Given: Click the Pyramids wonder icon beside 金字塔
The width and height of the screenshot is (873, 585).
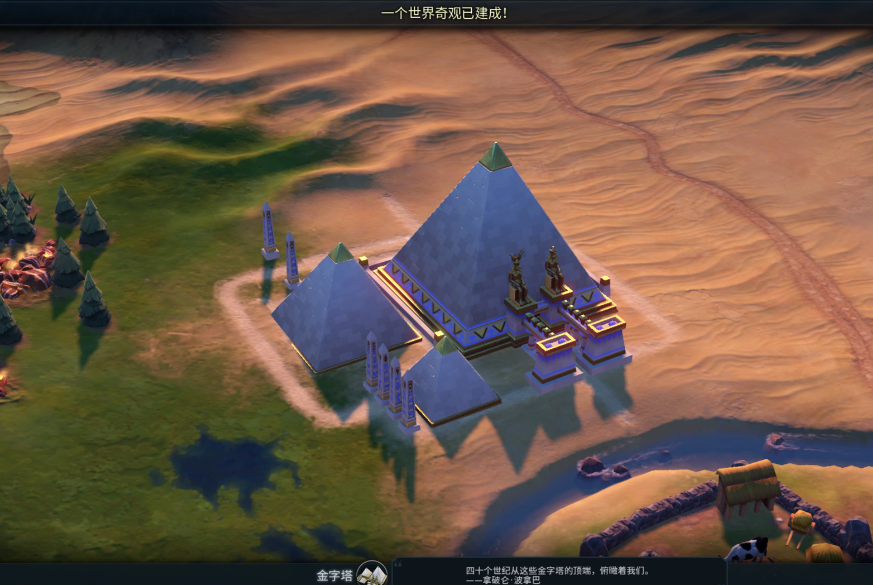Looking at the screenshot, I should 372,574.
